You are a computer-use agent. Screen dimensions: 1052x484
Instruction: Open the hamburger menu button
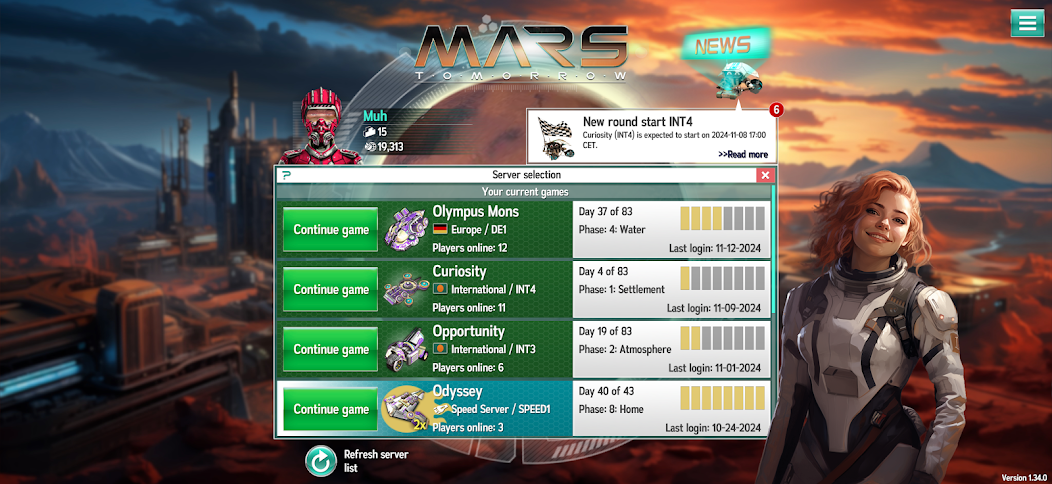pyautogui.click(x=1026, y=23)
